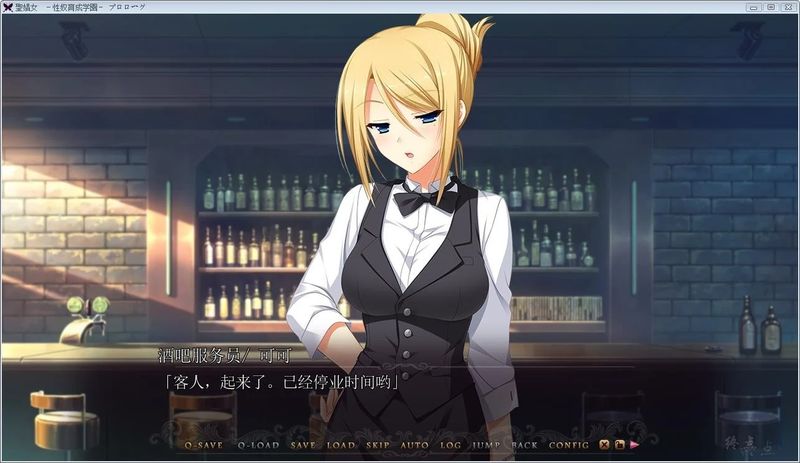Open the CONFIG settings
This screenshot has width=800, height=463.
click(x=569, y=444)
